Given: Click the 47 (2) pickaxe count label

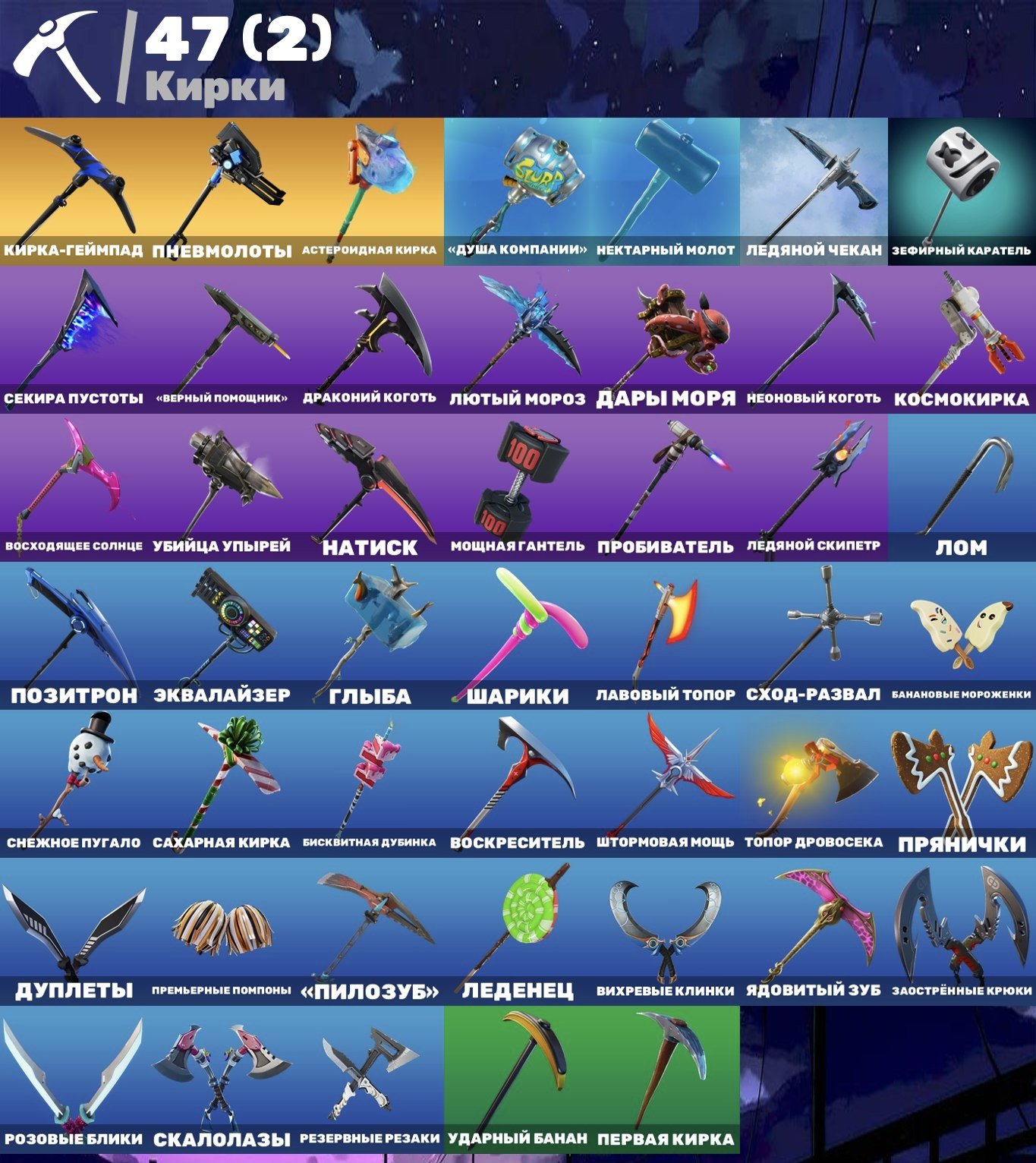Looking at the screenshot, I should [235, 42].
